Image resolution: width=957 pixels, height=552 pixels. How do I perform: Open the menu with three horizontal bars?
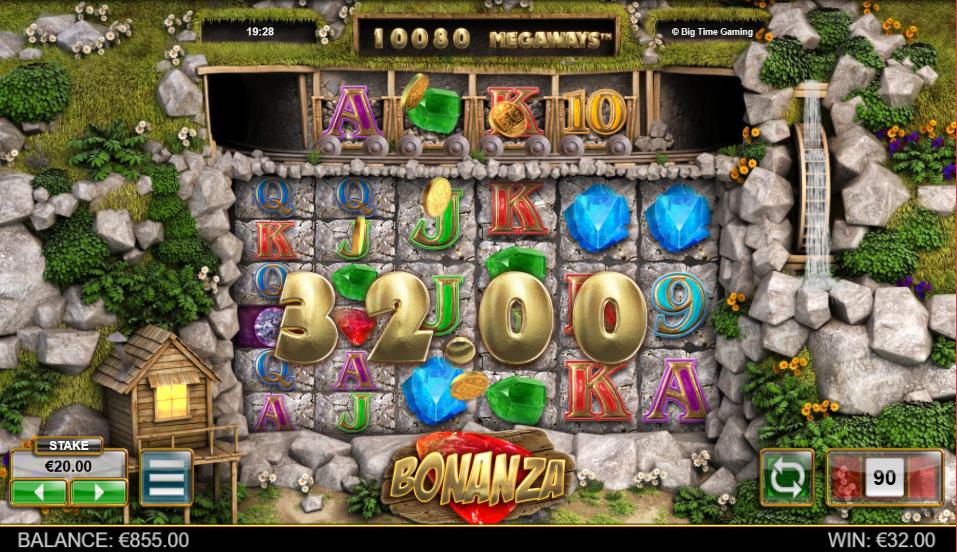coord(166,478)
